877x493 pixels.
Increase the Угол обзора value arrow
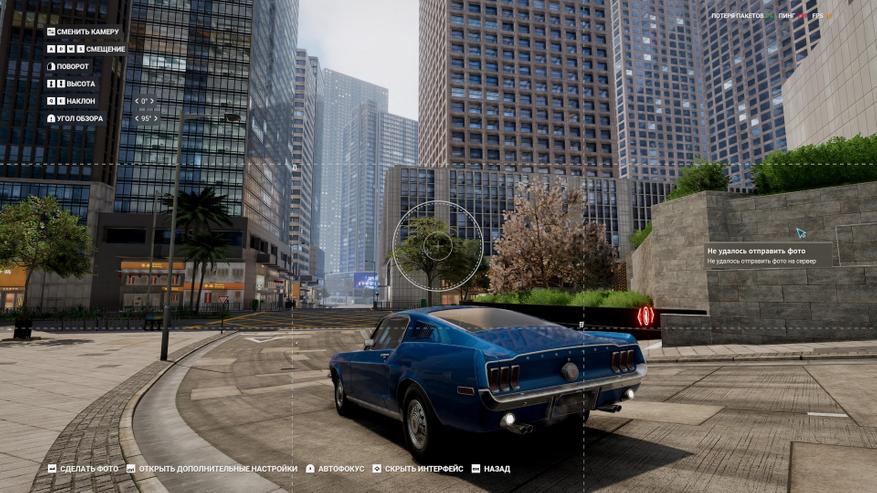(157, 118)
